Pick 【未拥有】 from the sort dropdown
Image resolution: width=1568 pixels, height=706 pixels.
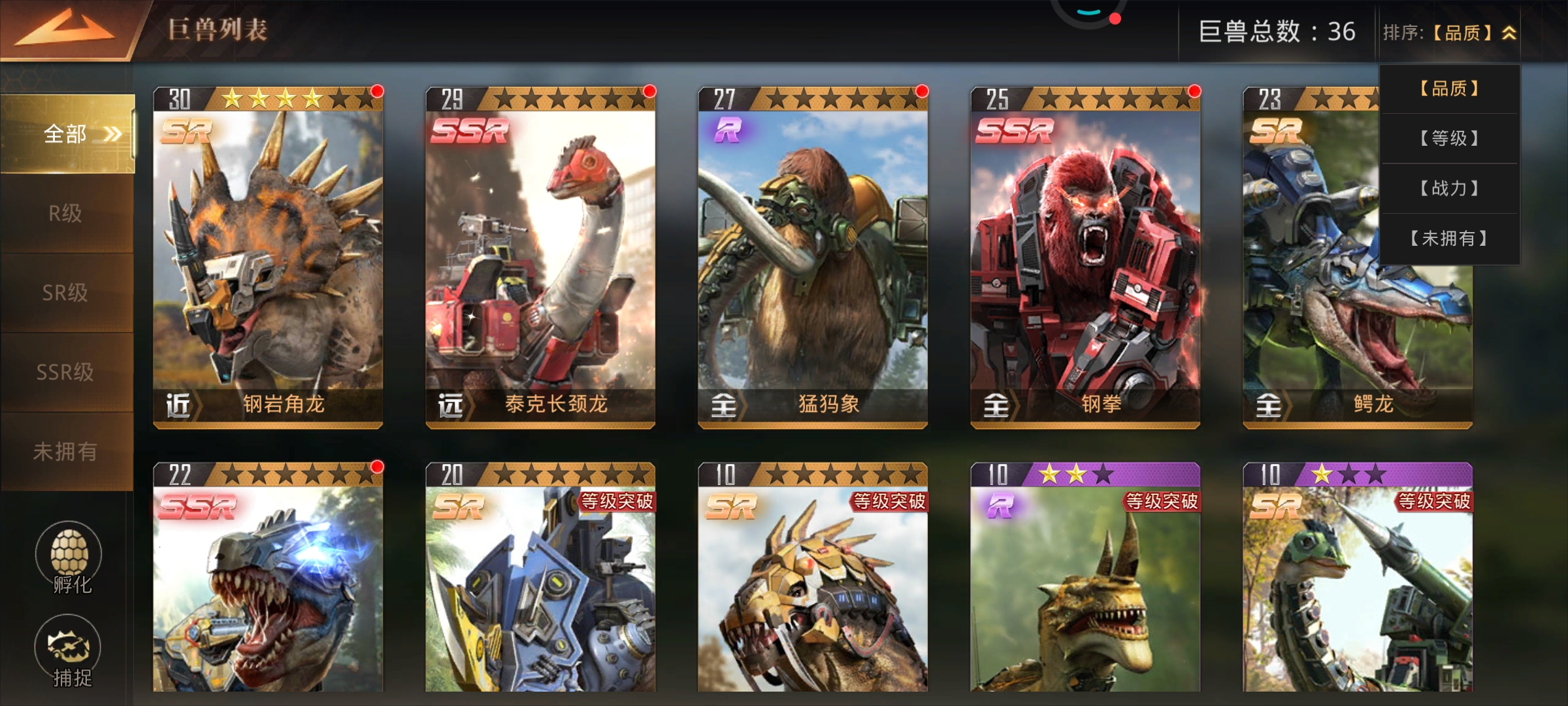tap(1449, 238)
